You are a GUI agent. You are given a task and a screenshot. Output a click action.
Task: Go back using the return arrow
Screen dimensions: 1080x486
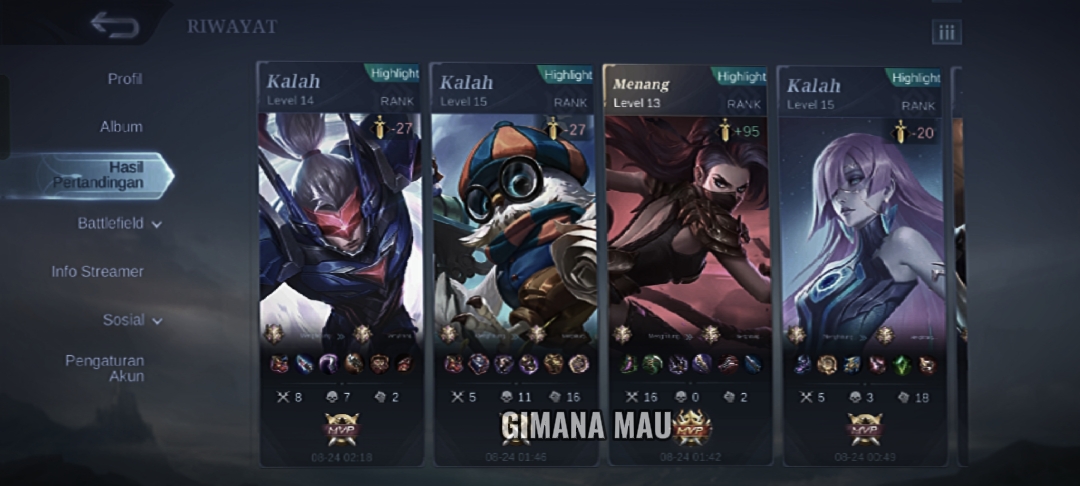click(x=114, y=25)
